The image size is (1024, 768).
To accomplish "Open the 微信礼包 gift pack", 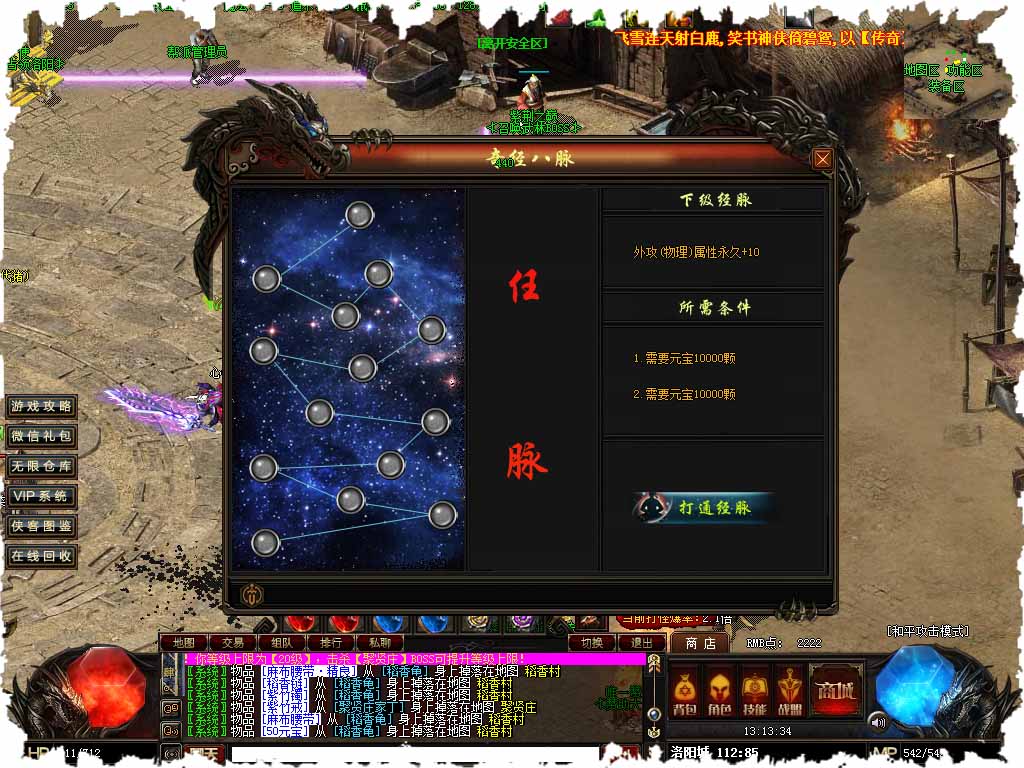I will tap(41, 437).
